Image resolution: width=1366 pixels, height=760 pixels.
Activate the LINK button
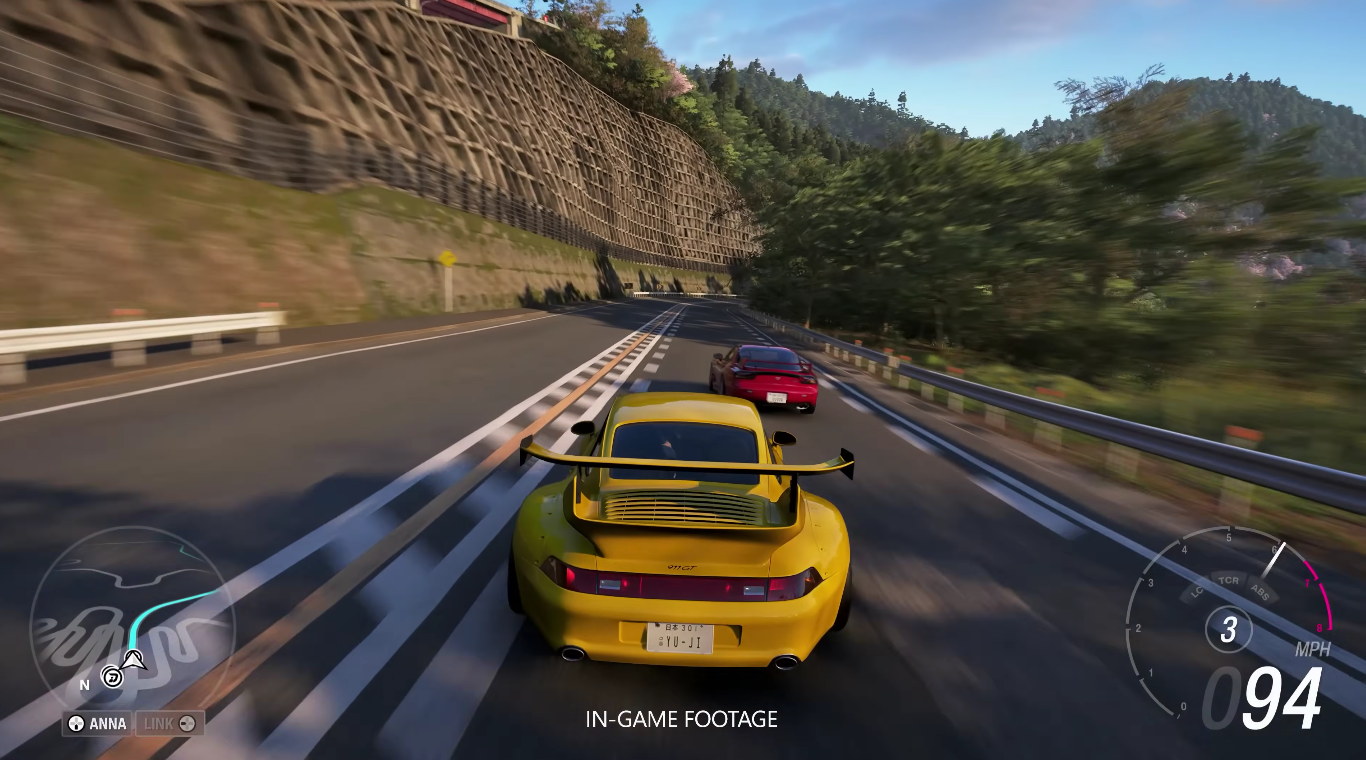tap(169, 723)
